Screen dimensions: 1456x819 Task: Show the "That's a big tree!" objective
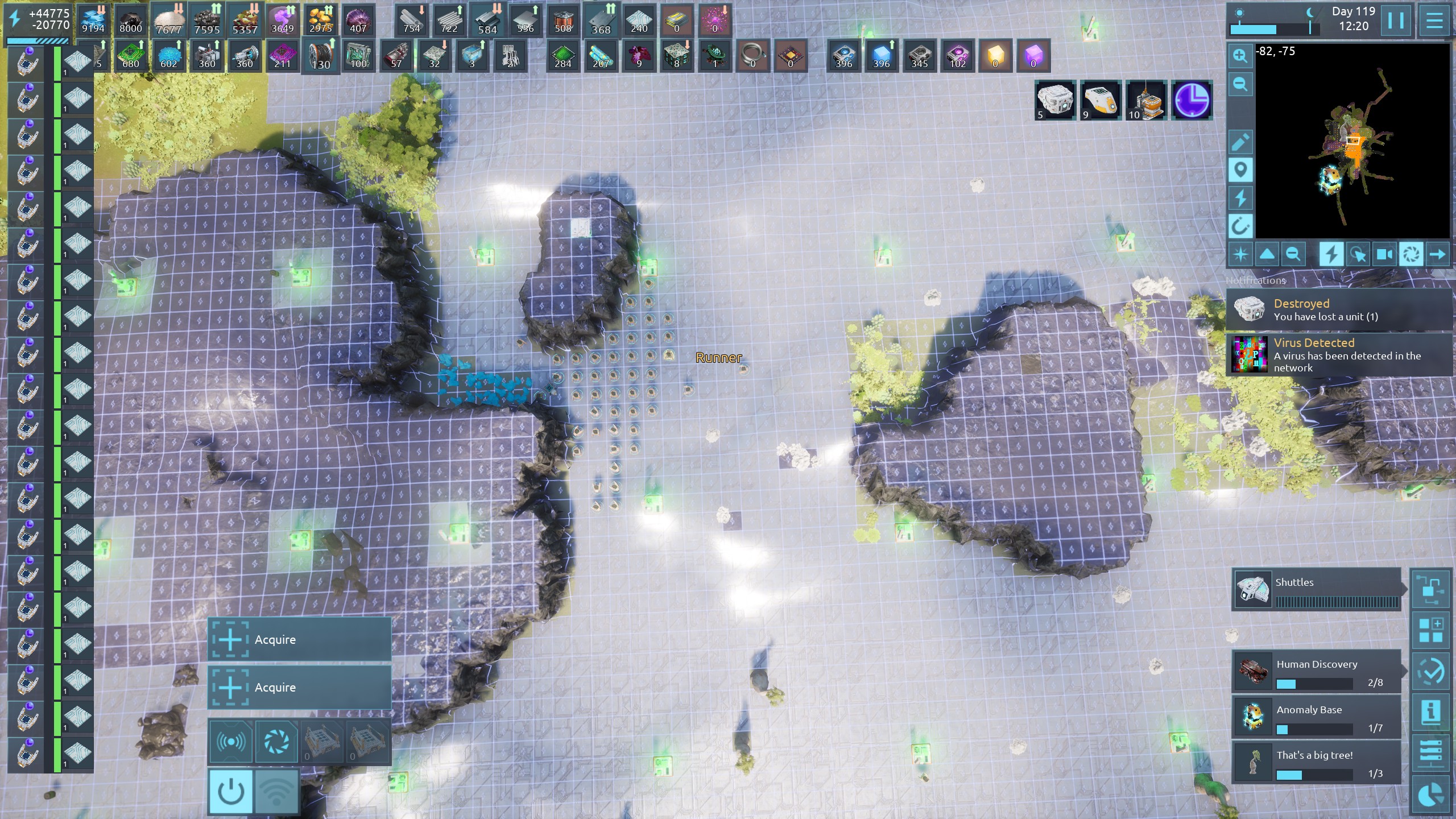[x=1316, y=763]
